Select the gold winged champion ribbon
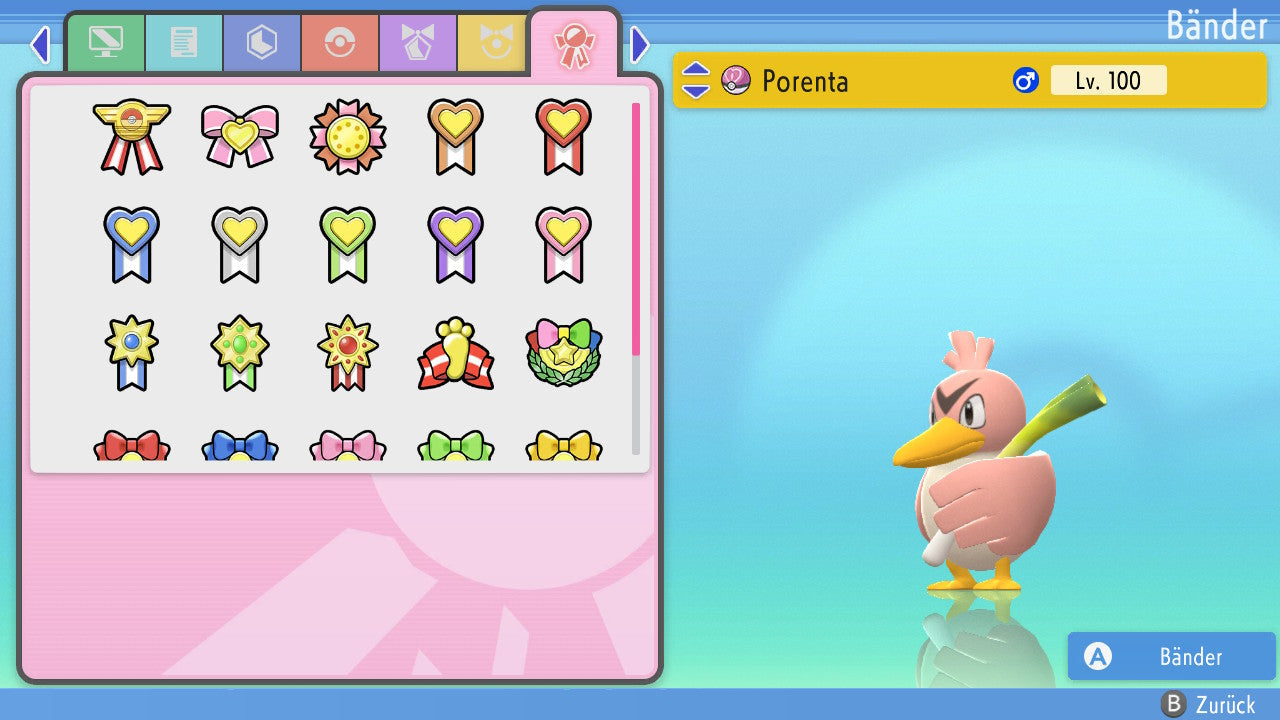The width and height of the screenshot is (1280, 720). (132, 136)
